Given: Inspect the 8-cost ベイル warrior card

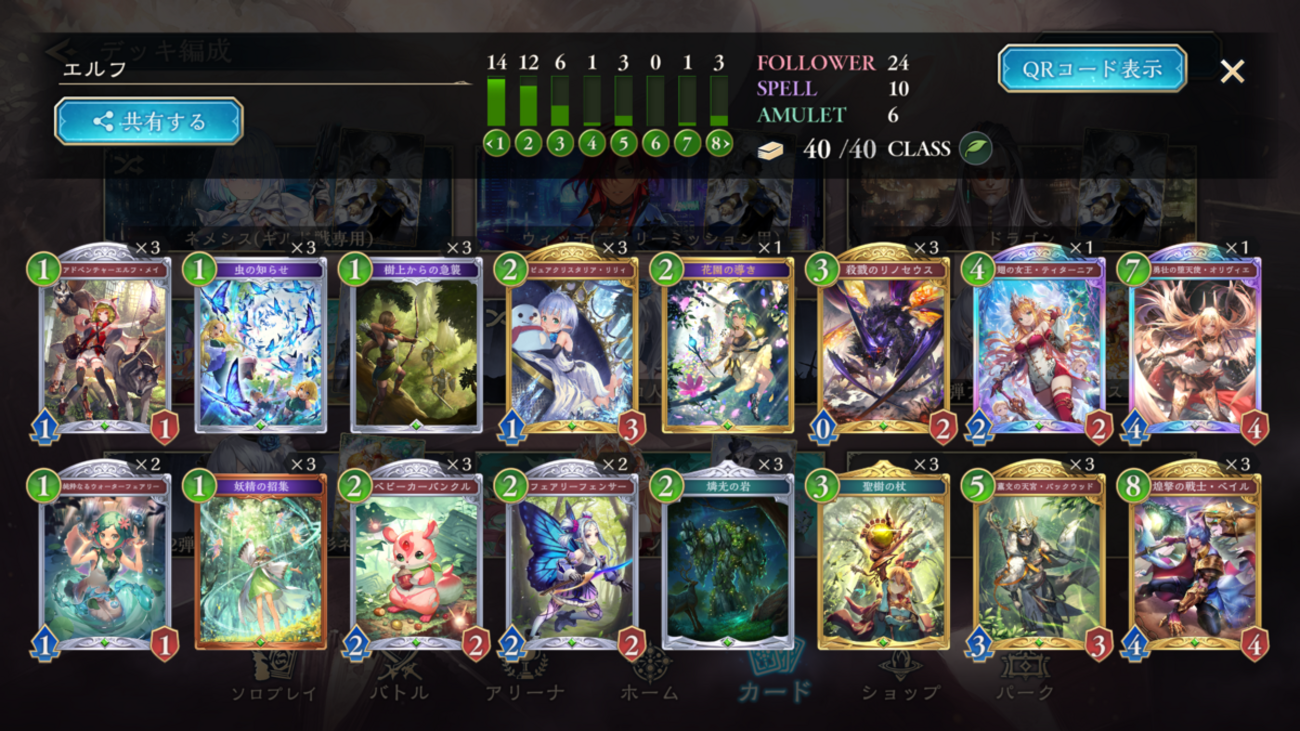Looking at the screenshot, I should coord(1195,562).
